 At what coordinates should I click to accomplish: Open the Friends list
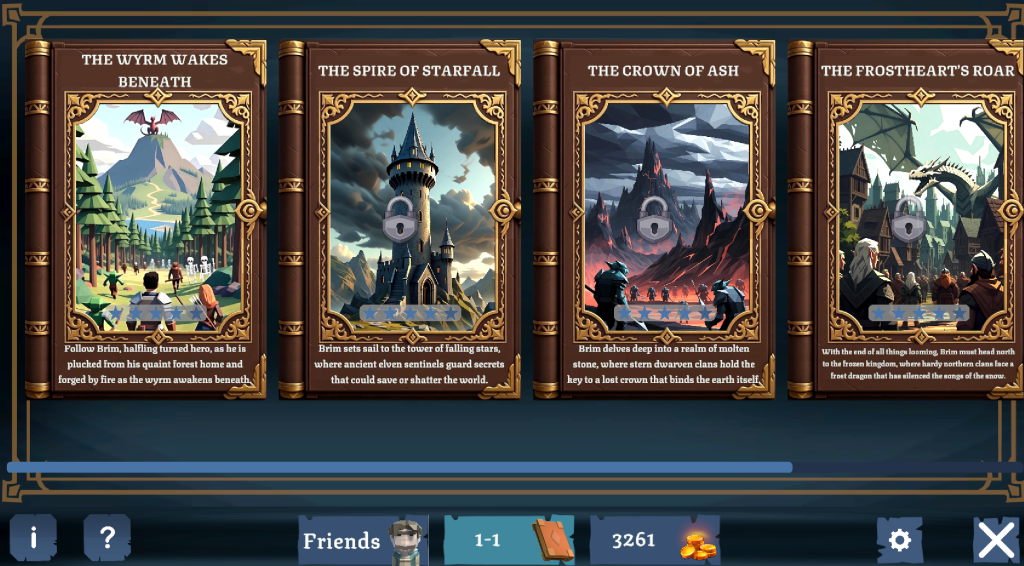click(x=362, y=541)
